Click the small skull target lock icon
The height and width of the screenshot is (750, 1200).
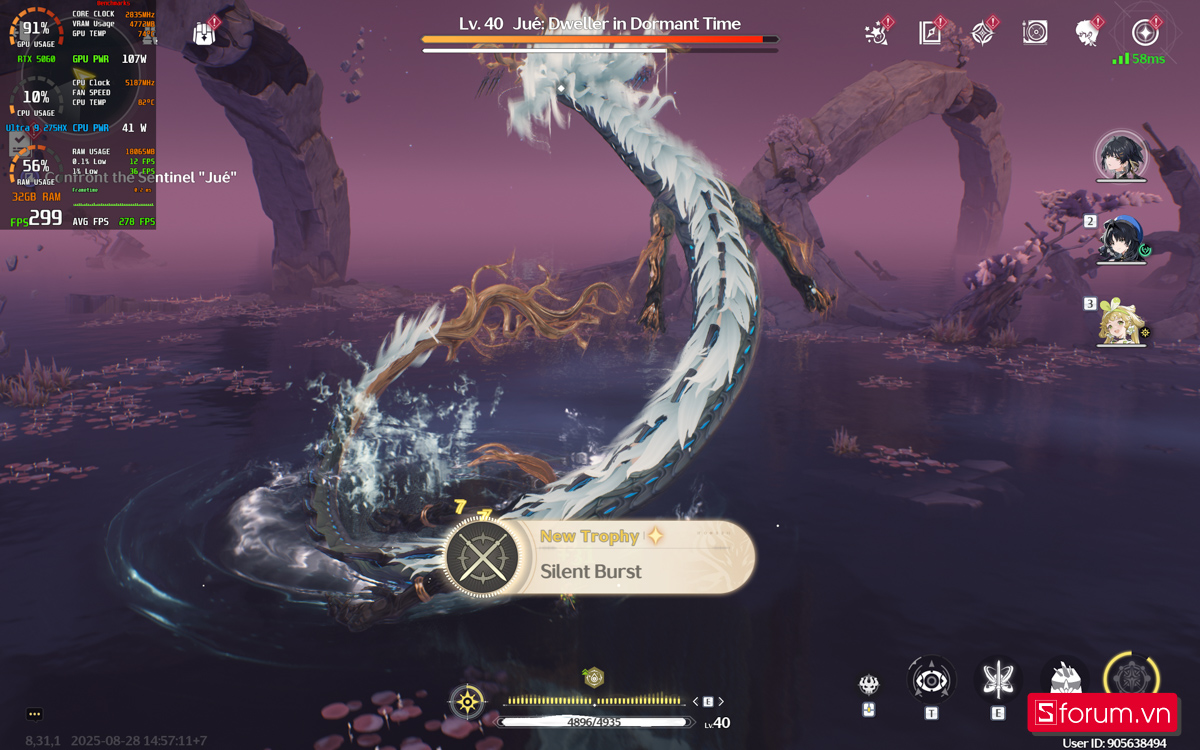869,685
